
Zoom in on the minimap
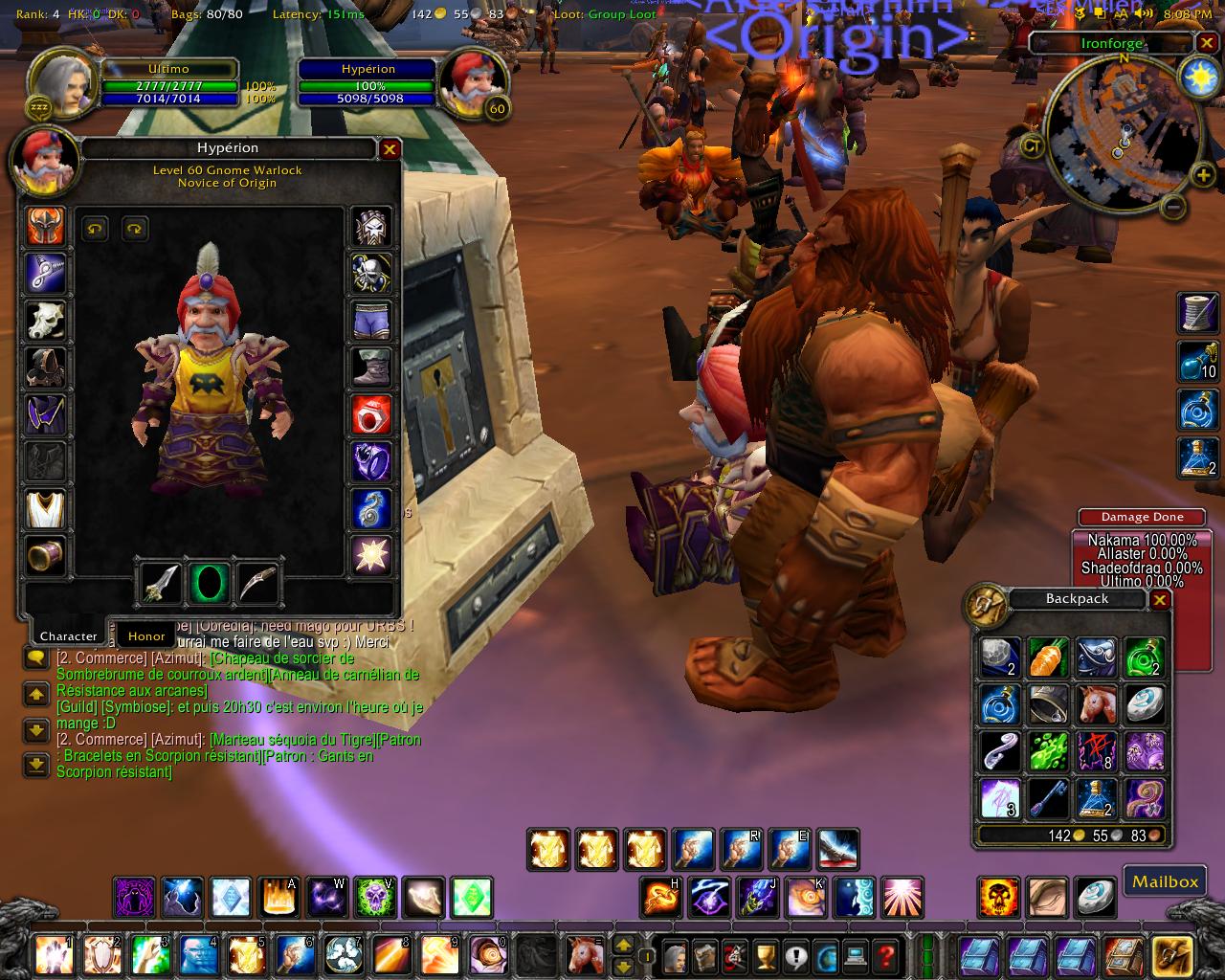[x=1202, y=174]
